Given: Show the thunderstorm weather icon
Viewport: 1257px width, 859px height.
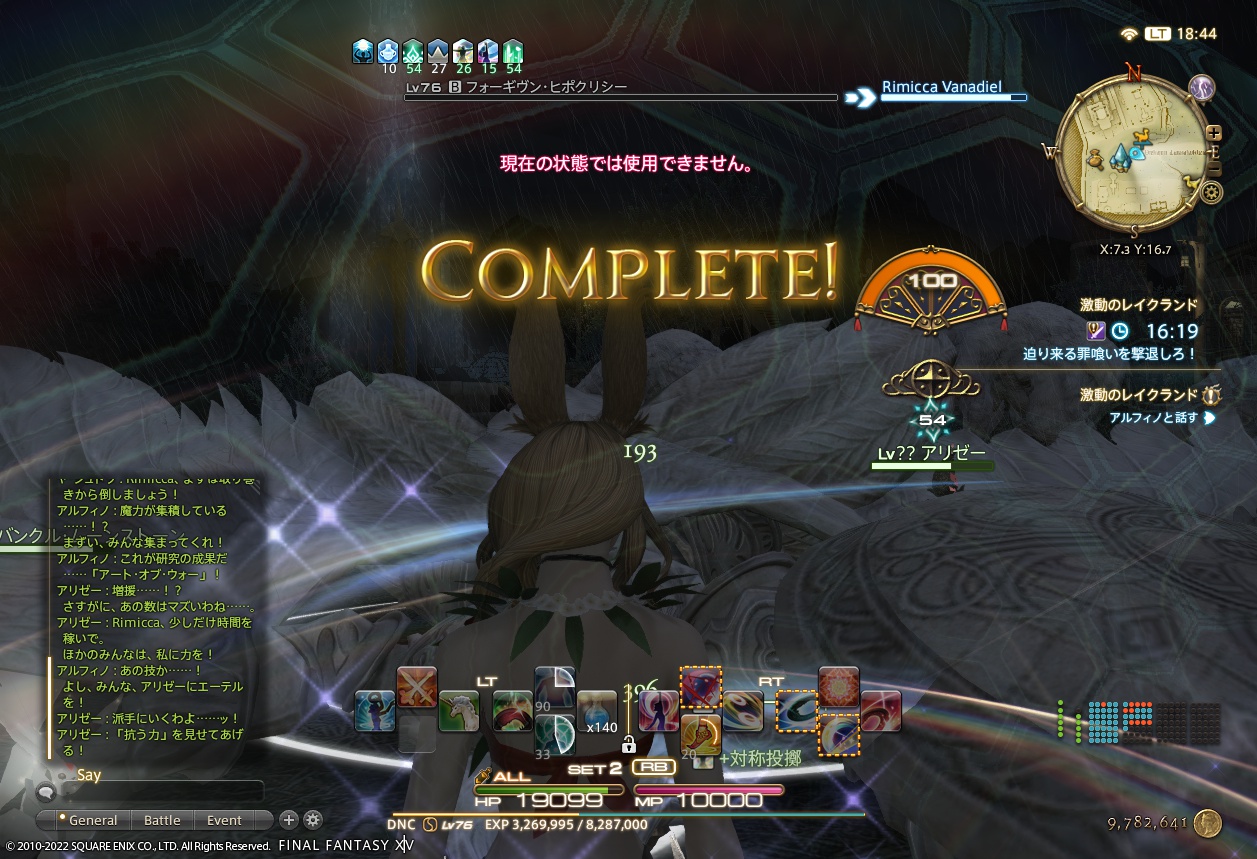Looking at the screenshot, I should (x=1202, y=88).
